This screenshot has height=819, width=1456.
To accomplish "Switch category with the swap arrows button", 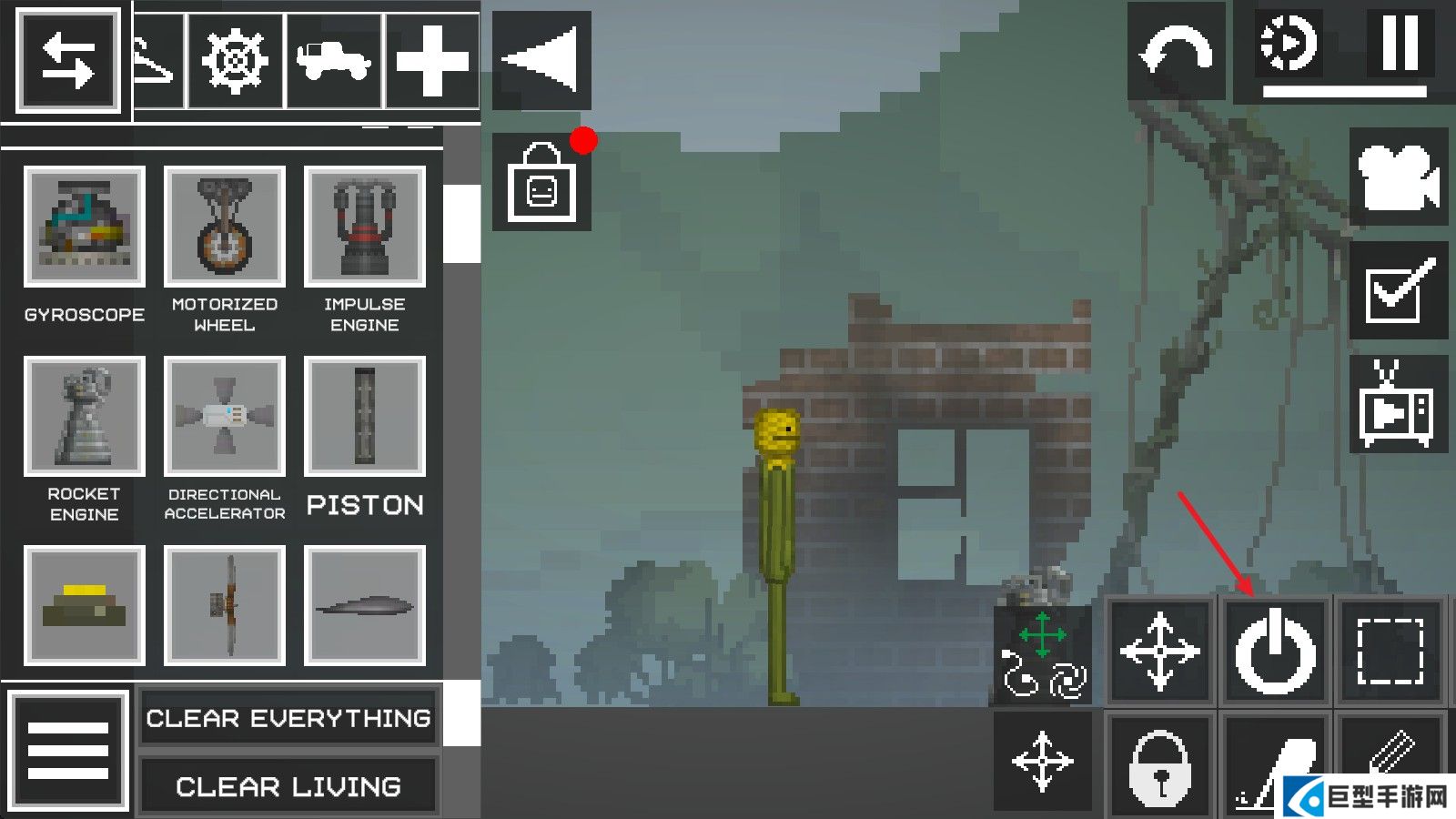I will click(x=68, y=61).
